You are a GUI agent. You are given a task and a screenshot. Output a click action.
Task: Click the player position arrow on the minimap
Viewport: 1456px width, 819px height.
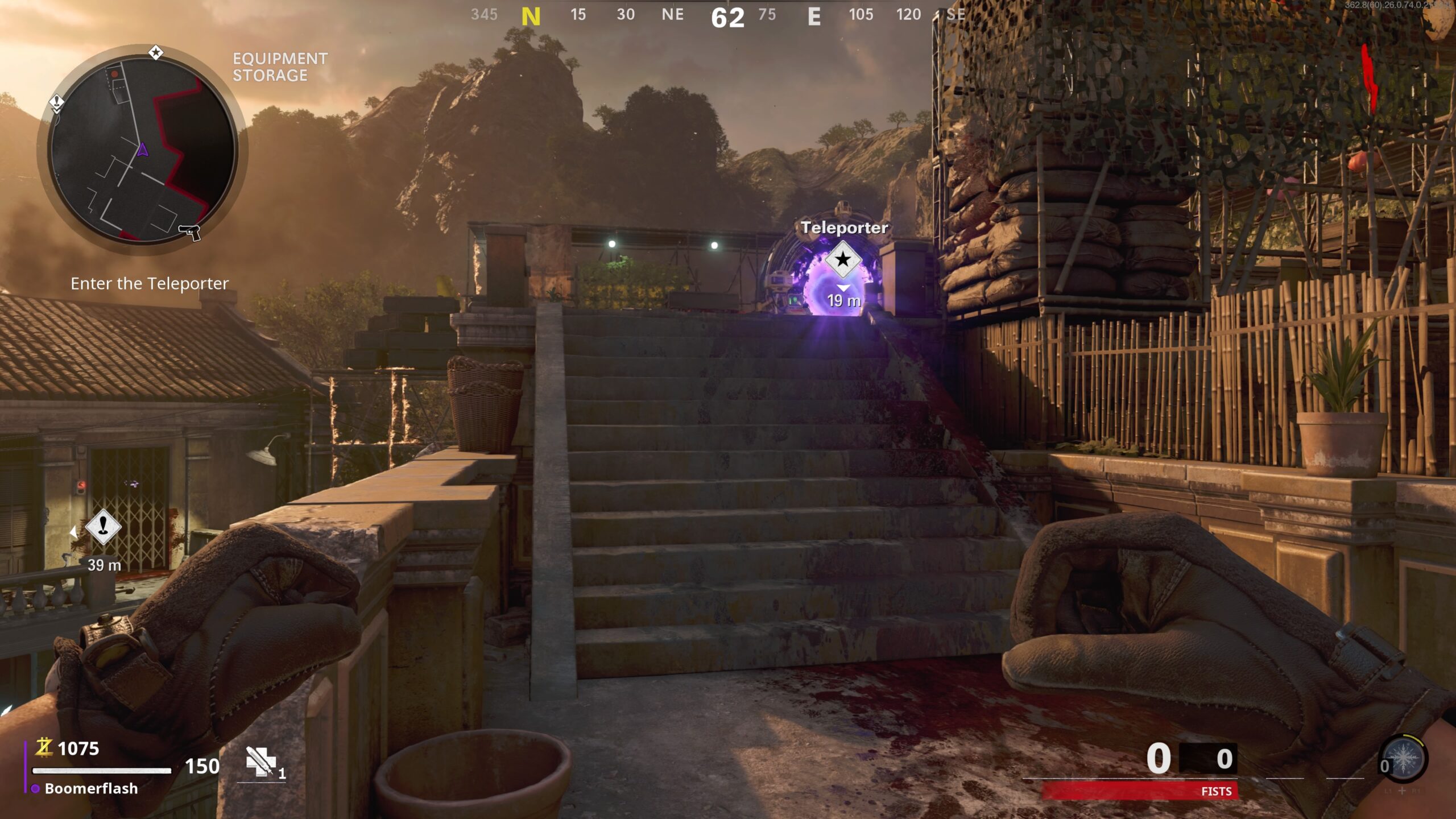pos(142,150)
